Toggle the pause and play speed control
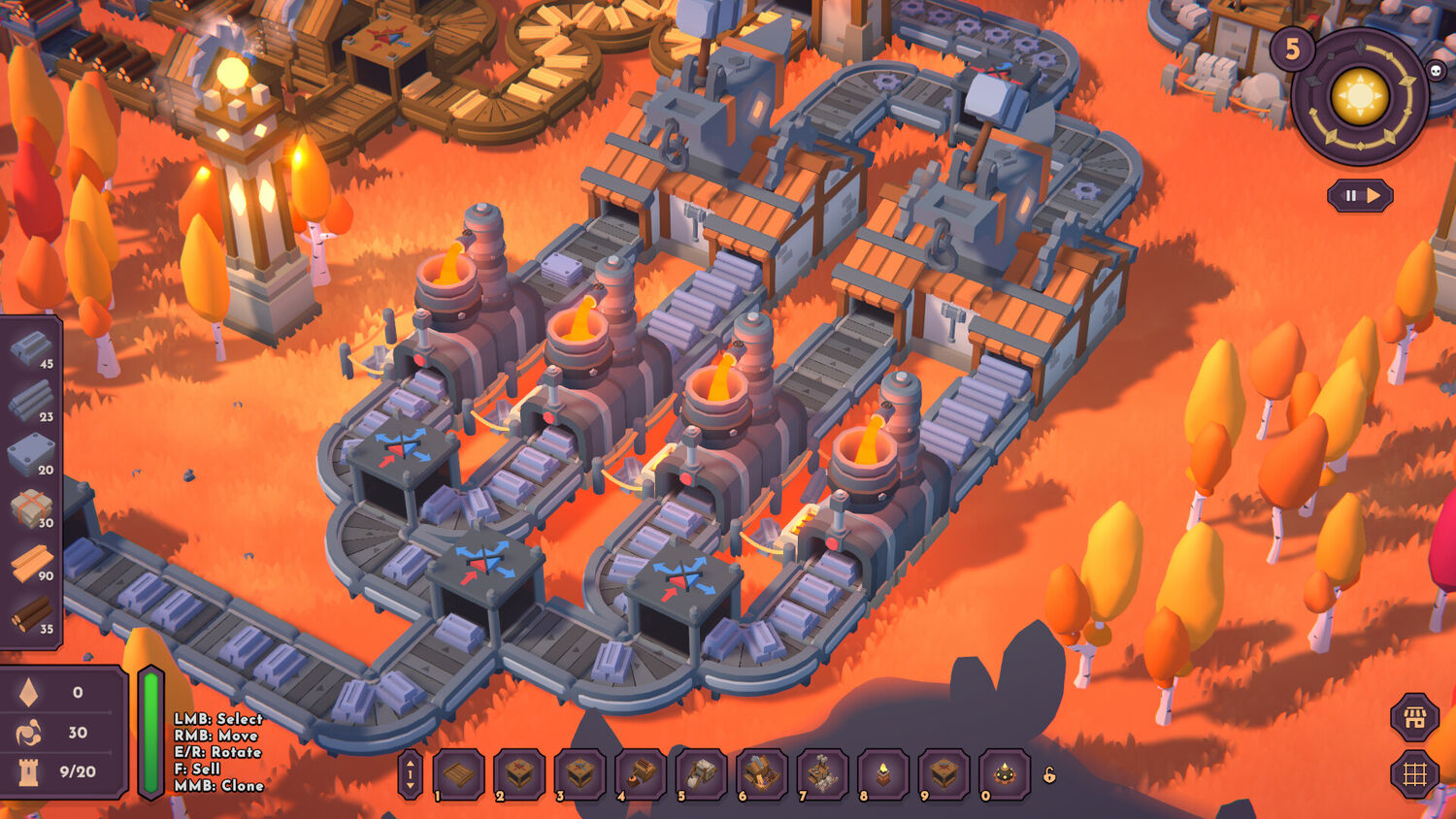This screenshot has width=1456, height=819. pos(1360,196)
